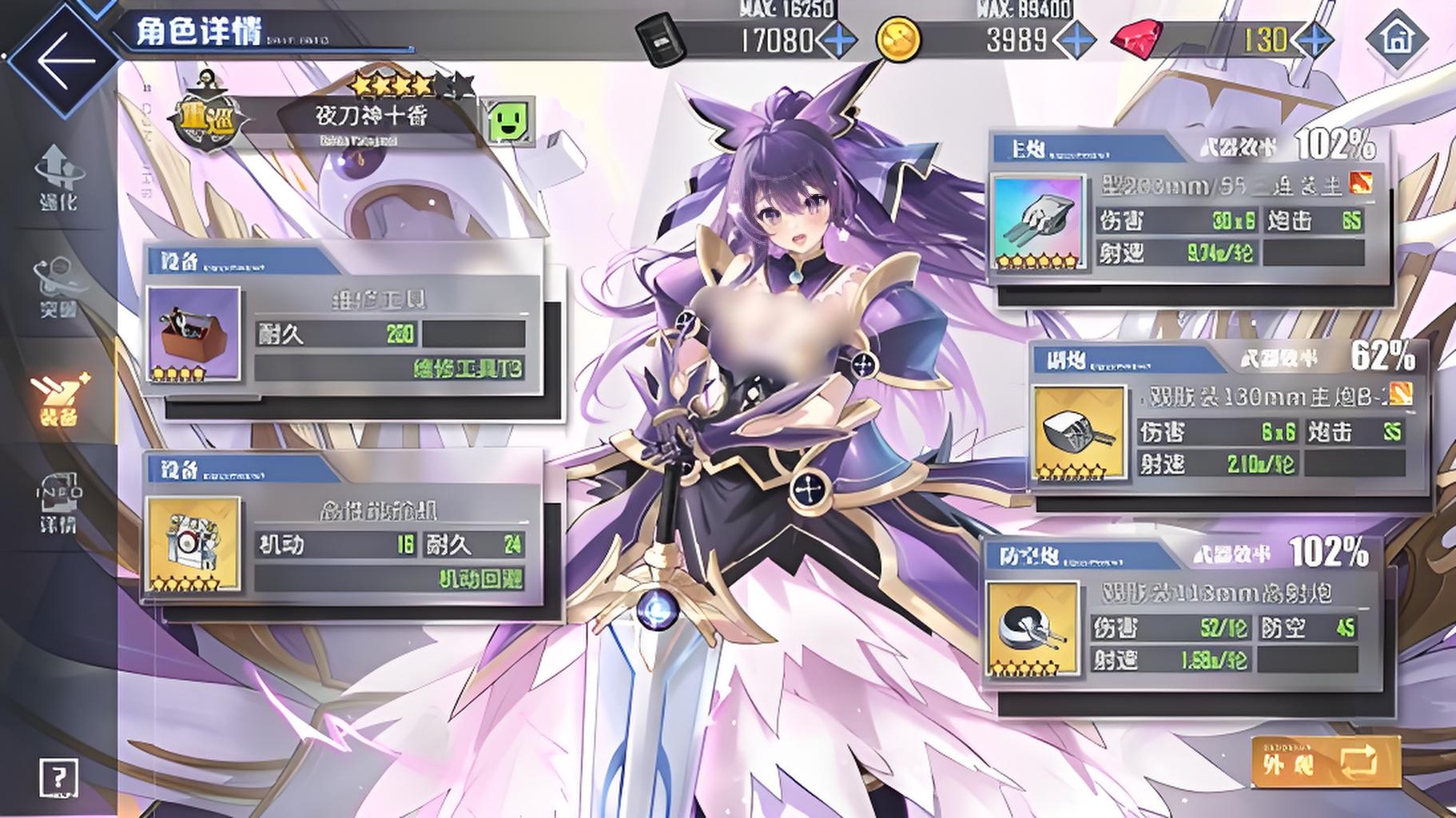1456x818 pixels.
Task: Go back with the arrow button
Action: tap(64, 60)
